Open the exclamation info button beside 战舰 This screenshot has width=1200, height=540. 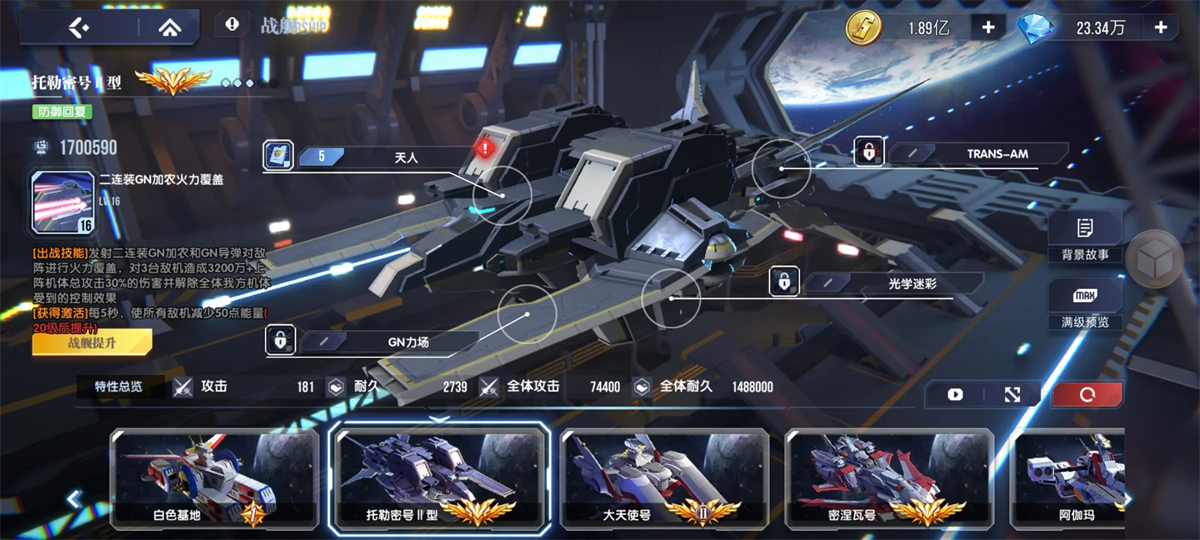(x=232, y=23)
